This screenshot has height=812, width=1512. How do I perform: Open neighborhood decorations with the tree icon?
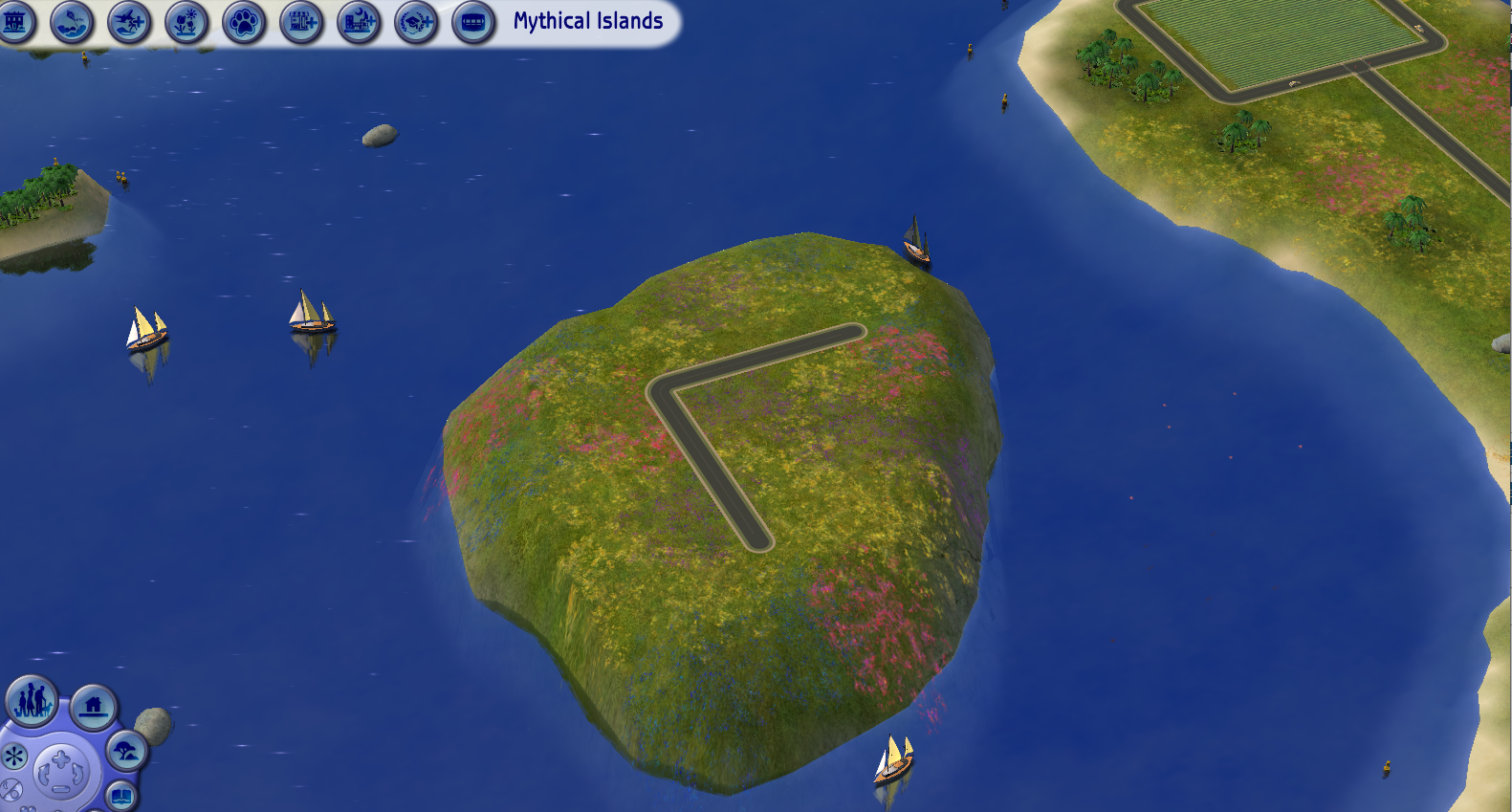click(x=125, y=752)
